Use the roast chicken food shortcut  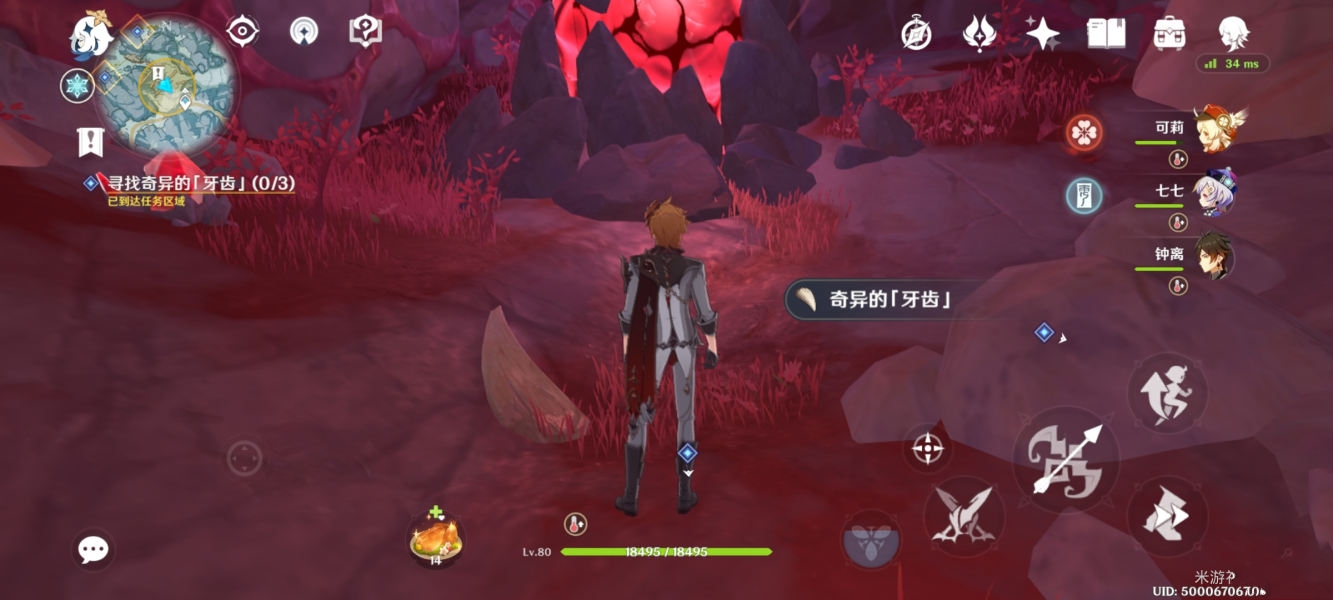[x=435, y=541]
